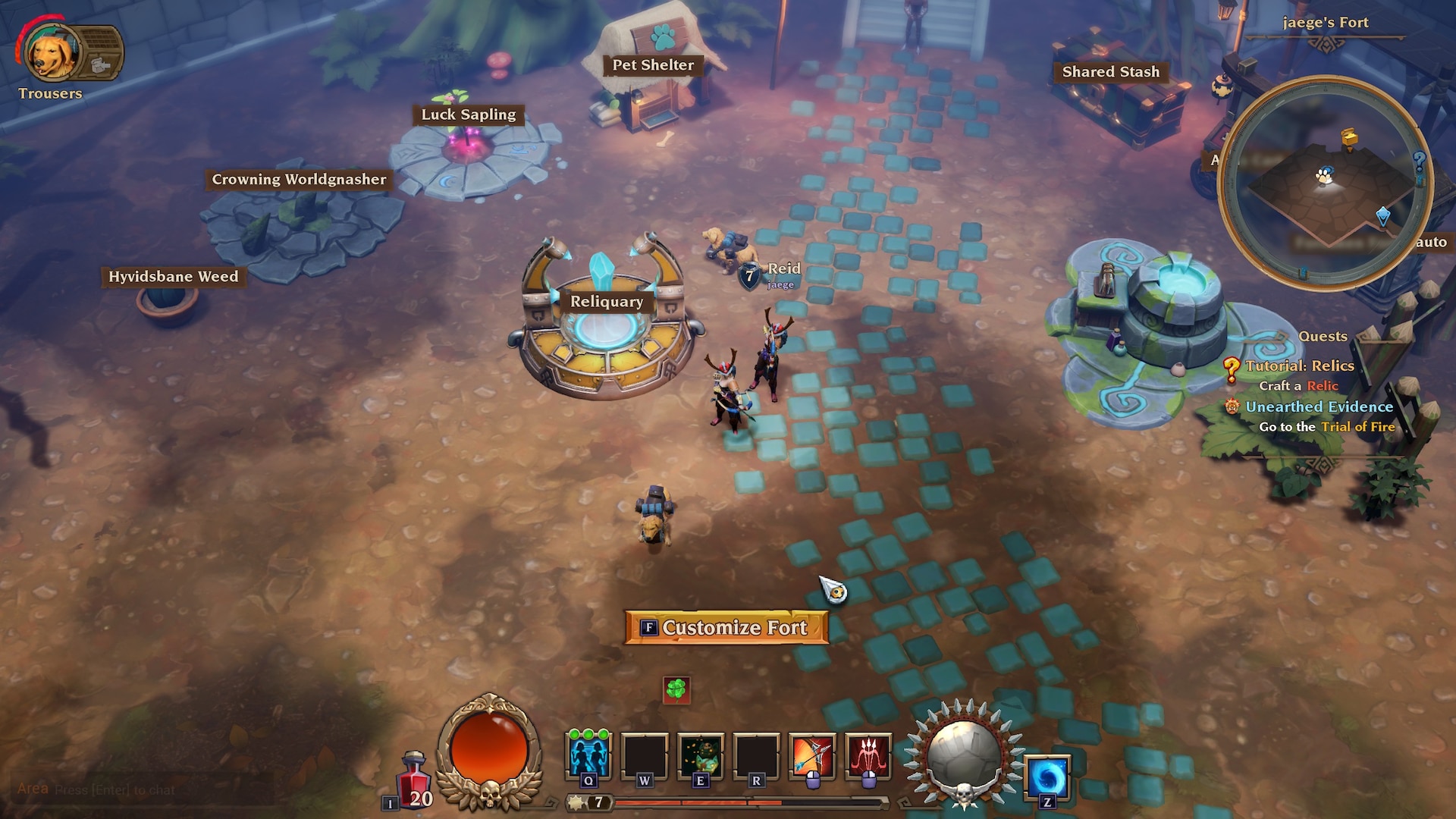Activate the twin blue figures skill
Viewport: 1456px width, 819px height.
(588, 756)
